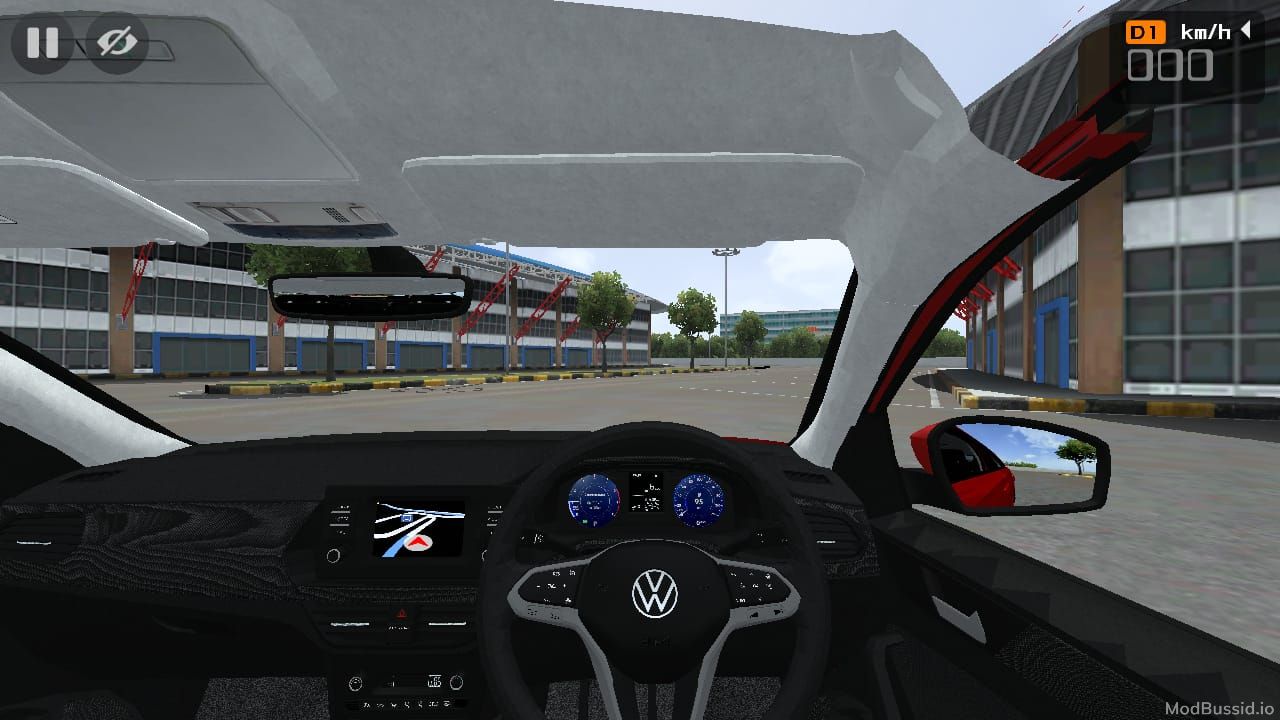Click the ModBussid.io watermark link
The image size is (1280, 720).
click(1219, 706)
